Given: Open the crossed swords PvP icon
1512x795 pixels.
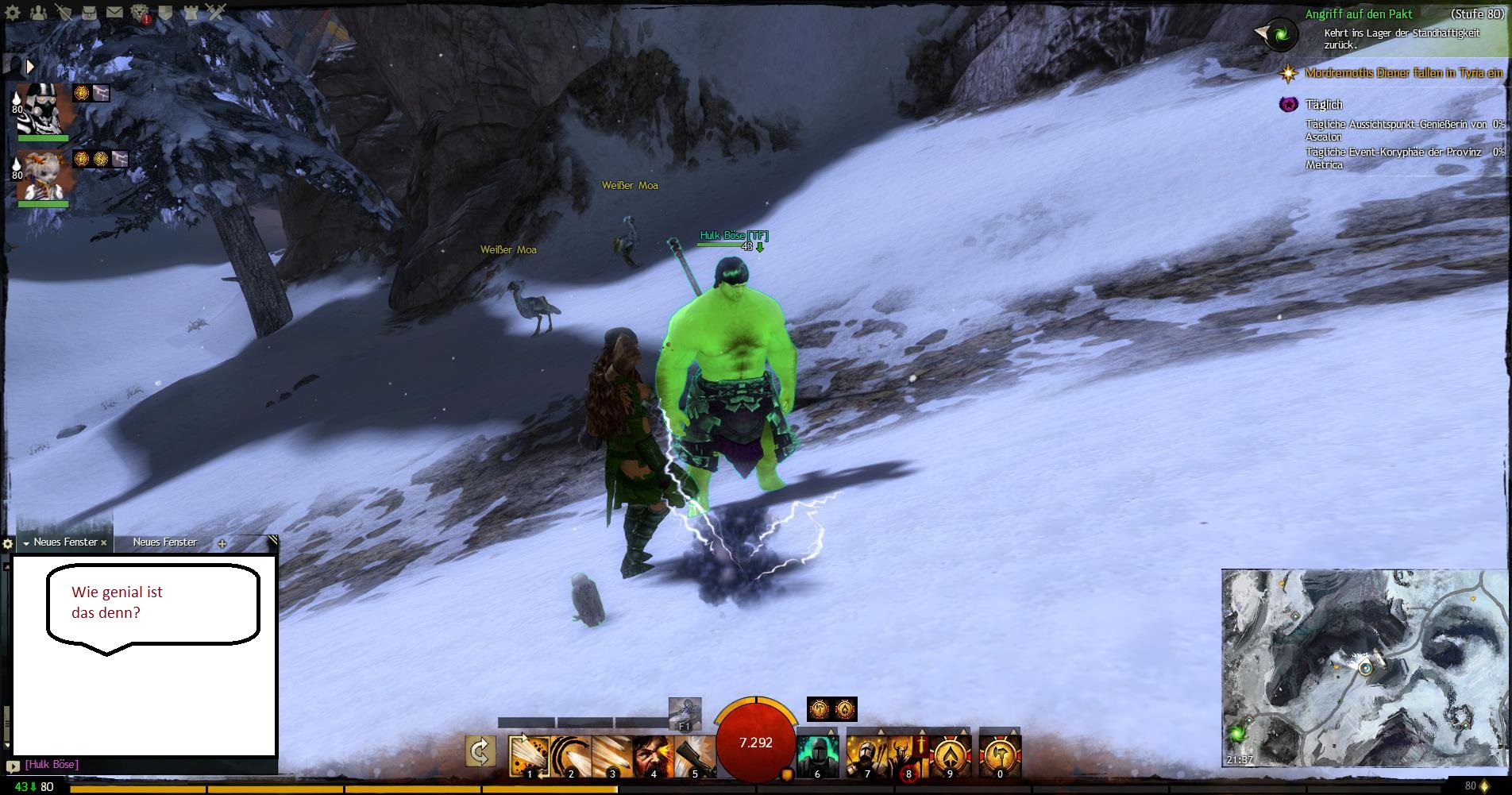Looking at the screenshot, I should 216,12.
